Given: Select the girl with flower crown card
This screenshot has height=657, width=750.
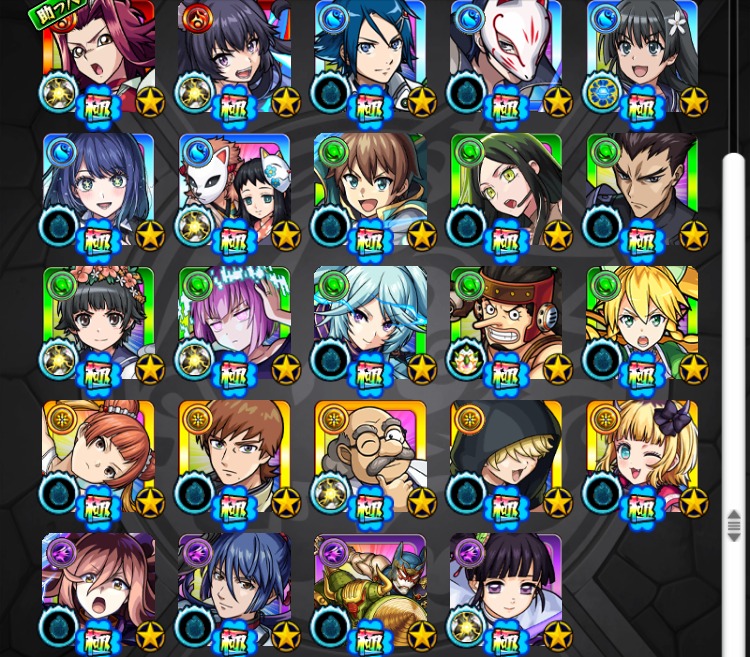Looking at the screenshot, I should (x=98, y=323).
